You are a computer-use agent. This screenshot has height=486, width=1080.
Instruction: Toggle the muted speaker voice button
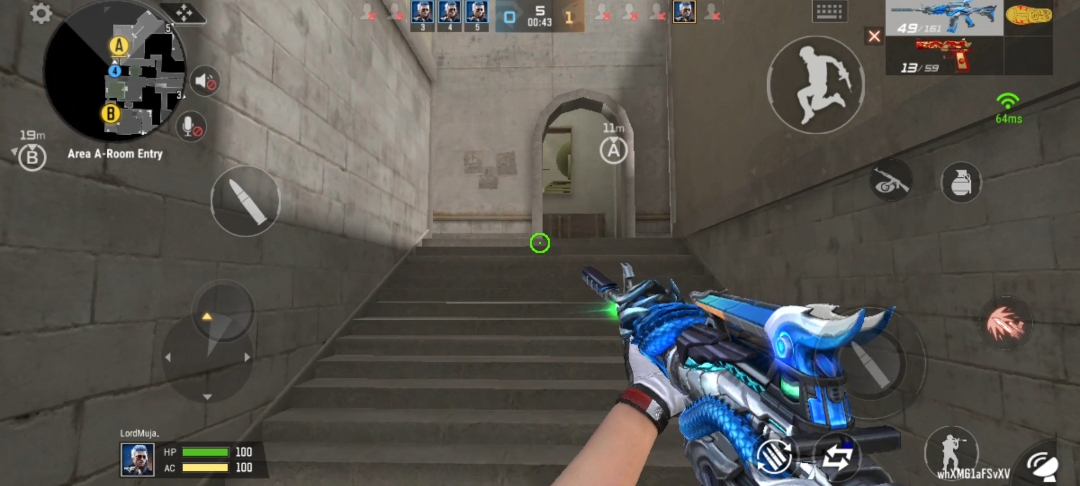[x=205, y=81]
